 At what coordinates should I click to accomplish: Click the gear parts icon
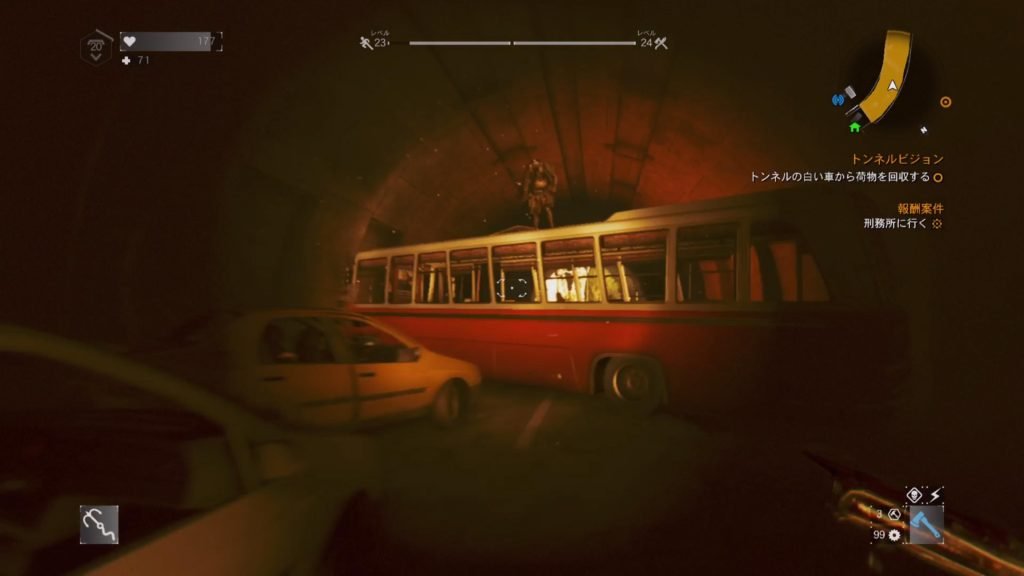[x=893, y=535]
